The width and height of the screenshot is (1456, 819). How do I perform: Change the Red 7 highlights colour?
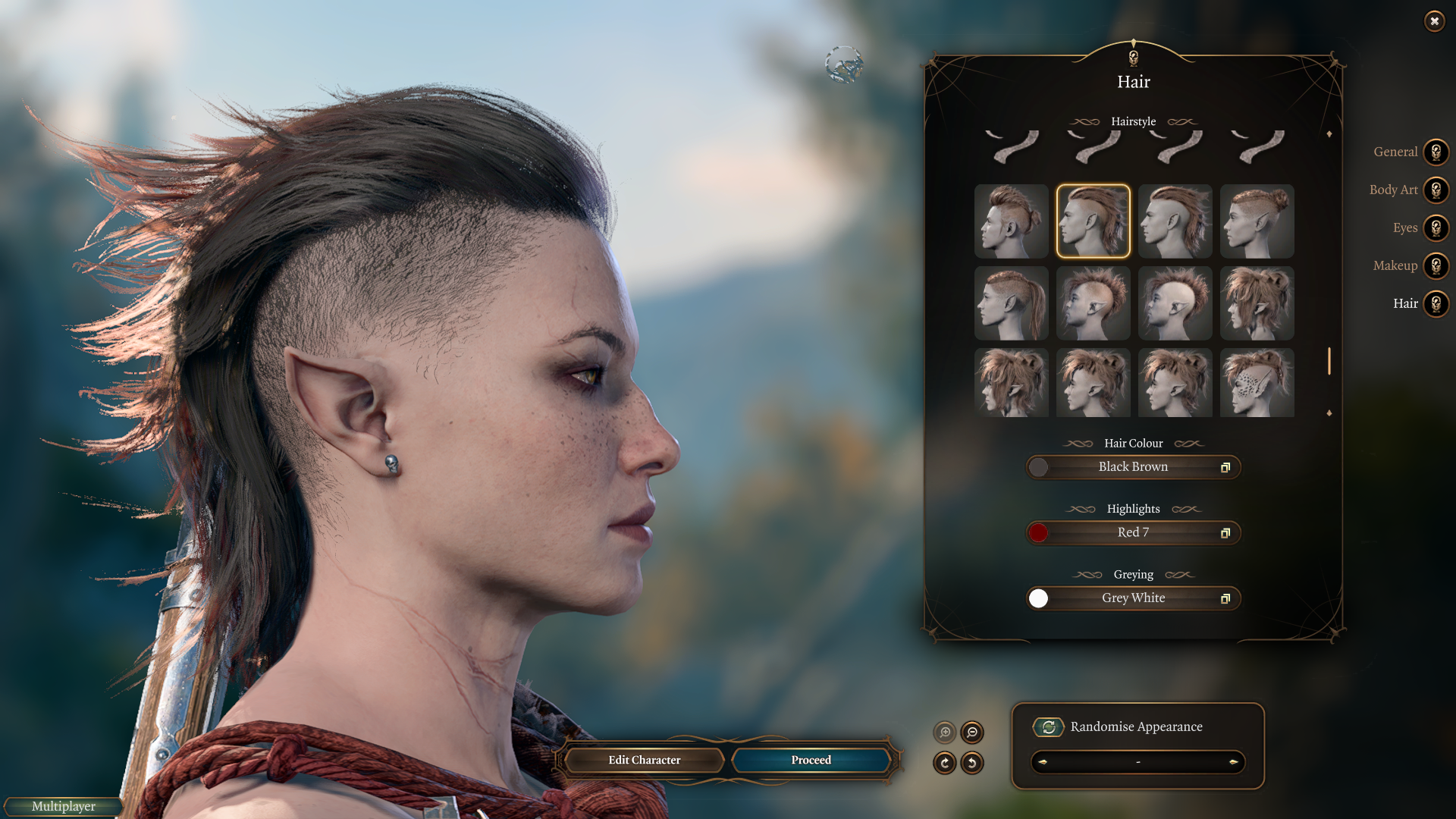(x=1133, y=533)
